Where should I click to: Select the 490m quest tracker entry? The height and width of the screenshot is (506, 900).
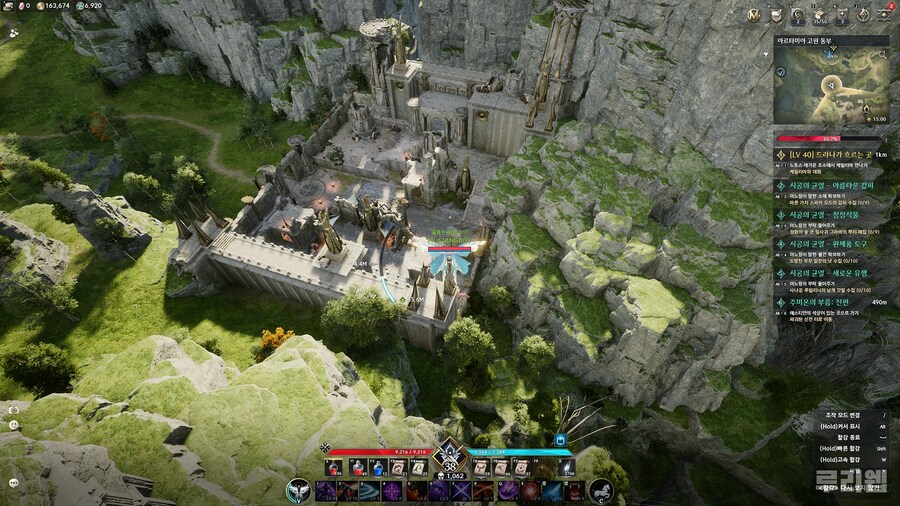click(830, 301)
